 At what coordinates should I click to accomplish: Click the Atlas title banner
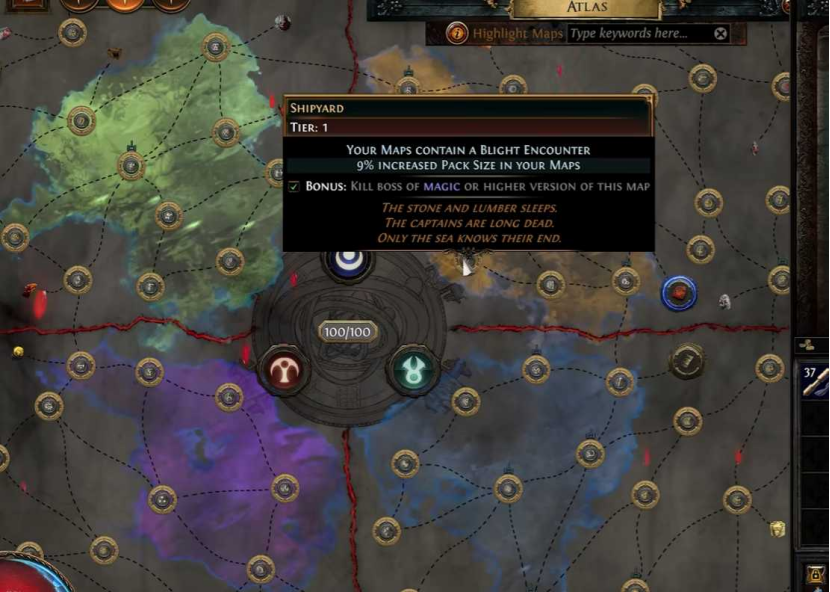tap(586, 9)
